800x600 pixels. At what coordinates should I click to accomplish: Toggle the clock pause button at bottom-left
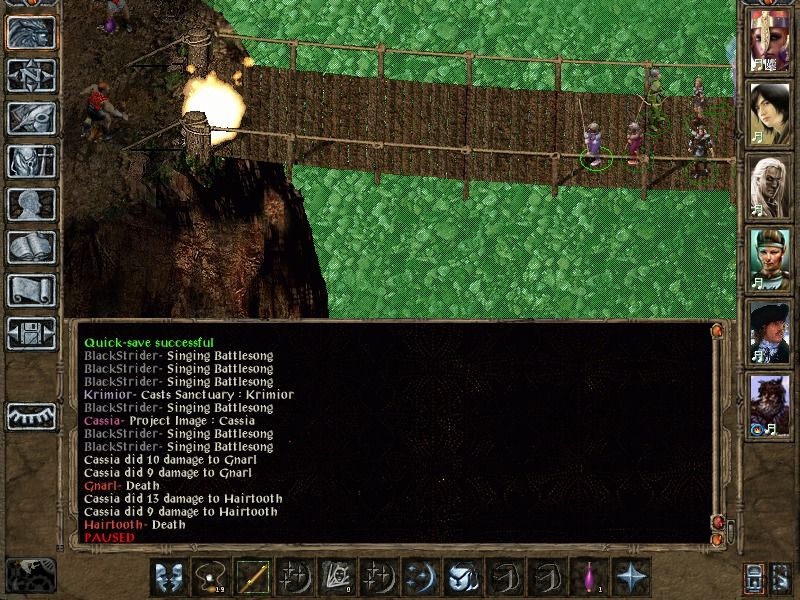pyautogui.click(x=31, y=574)
